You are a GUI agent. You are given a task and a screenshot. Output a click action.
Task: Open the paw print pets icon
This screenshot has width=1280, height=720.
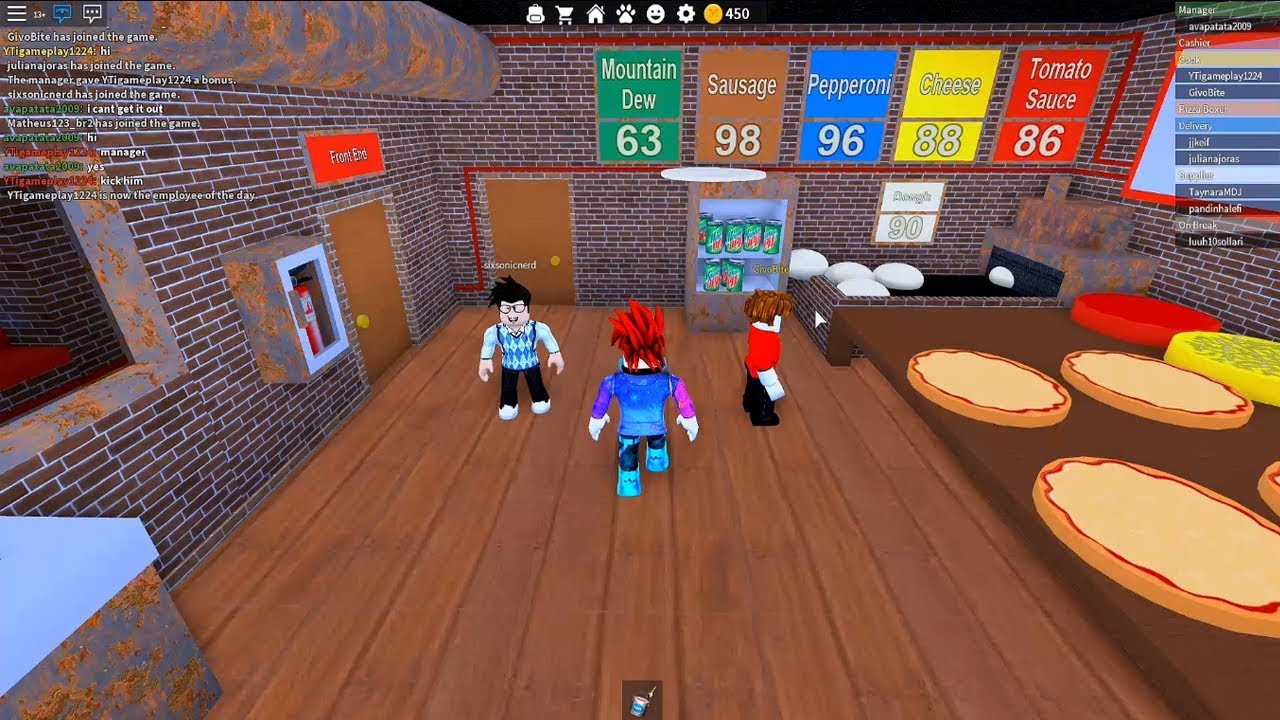(624, 13)
